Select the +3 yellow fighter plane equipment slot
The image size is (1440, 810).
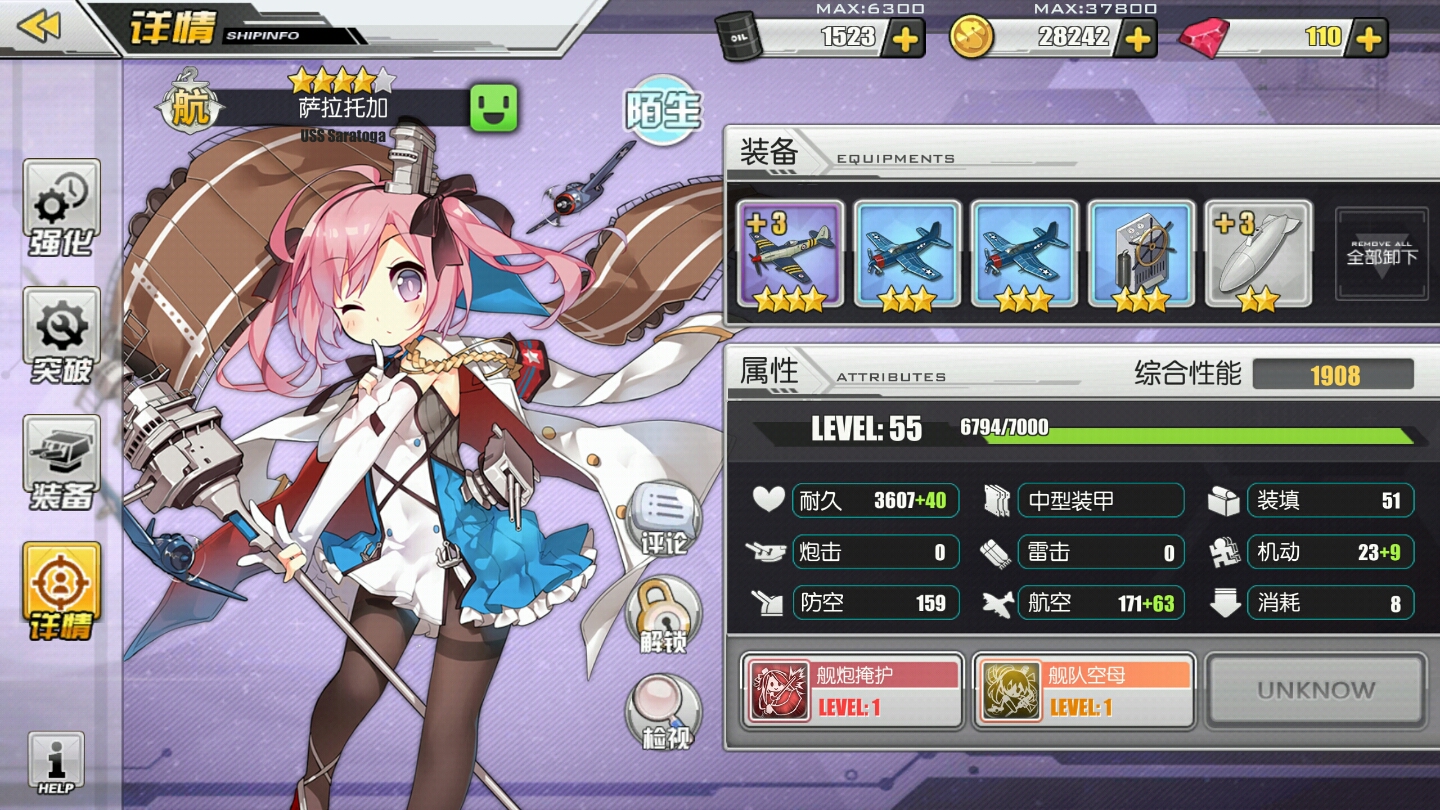790,254
